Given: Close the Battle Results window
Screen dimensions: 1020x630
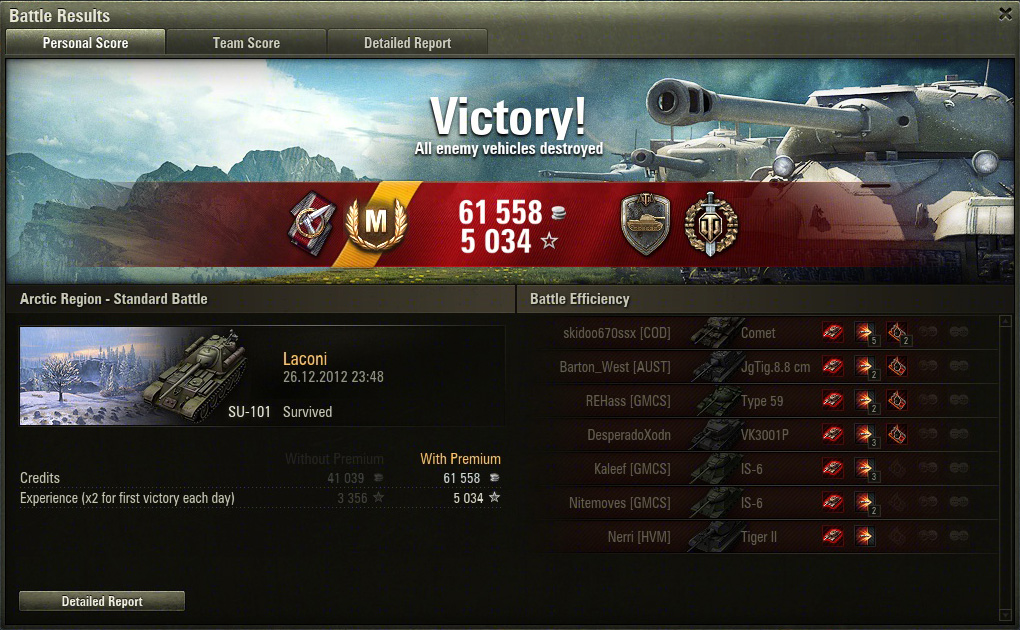Looking at the screenshot, I should [1005, 14].
